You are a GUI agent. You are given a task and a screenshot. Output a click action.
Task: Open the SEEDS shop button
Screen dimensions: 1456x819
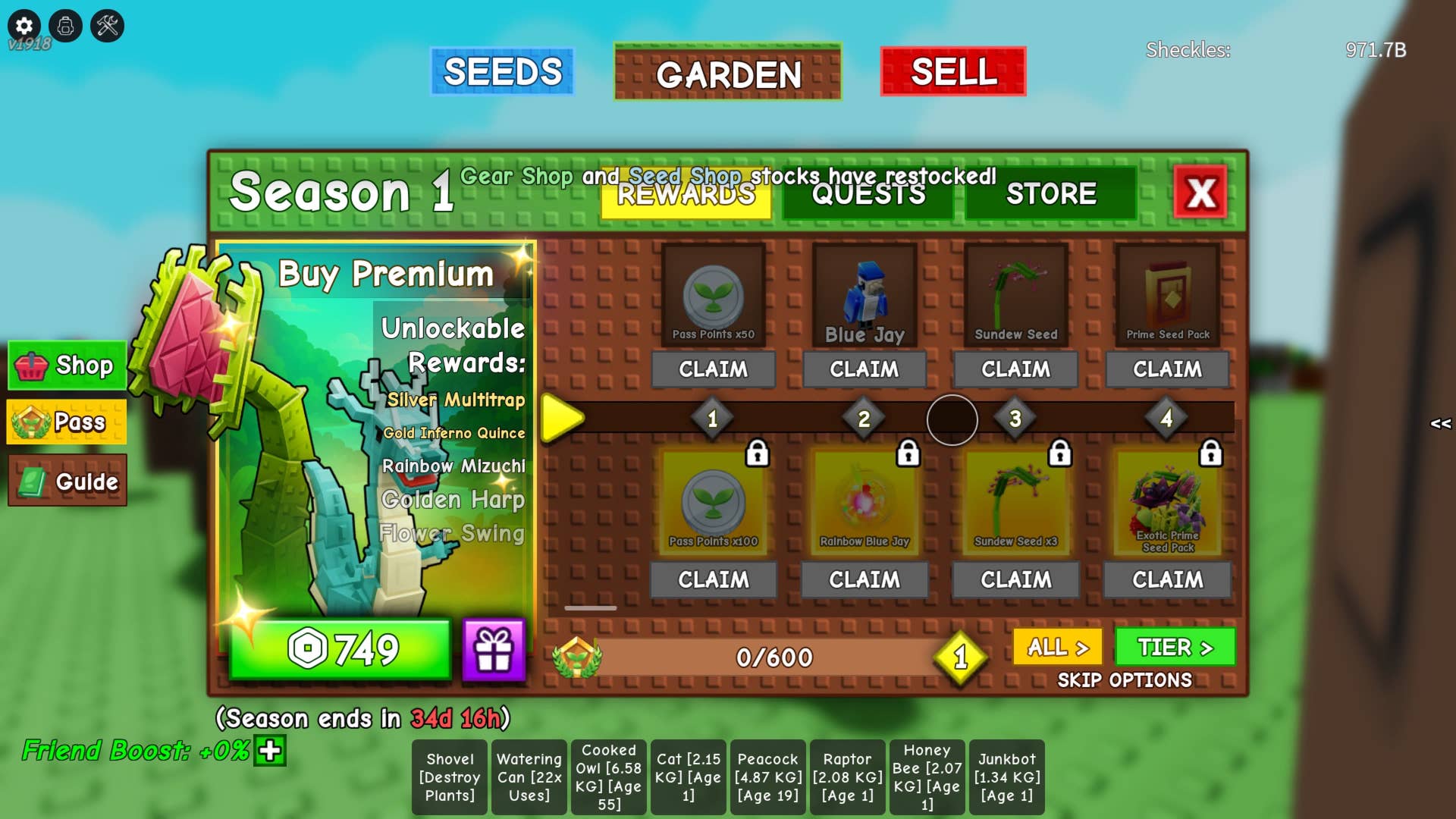[502, 72]
